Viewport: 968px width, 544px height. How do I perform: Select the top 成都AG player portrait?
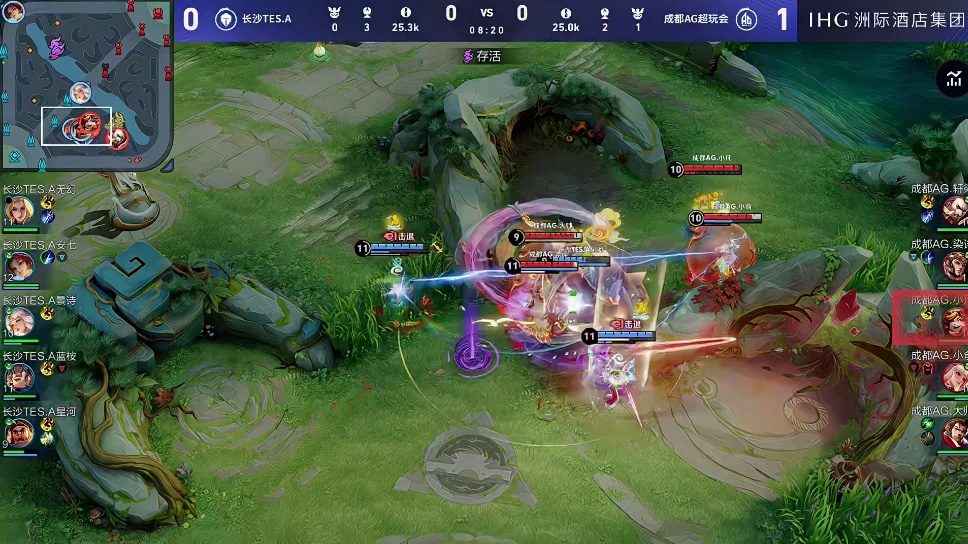(953, 211)
